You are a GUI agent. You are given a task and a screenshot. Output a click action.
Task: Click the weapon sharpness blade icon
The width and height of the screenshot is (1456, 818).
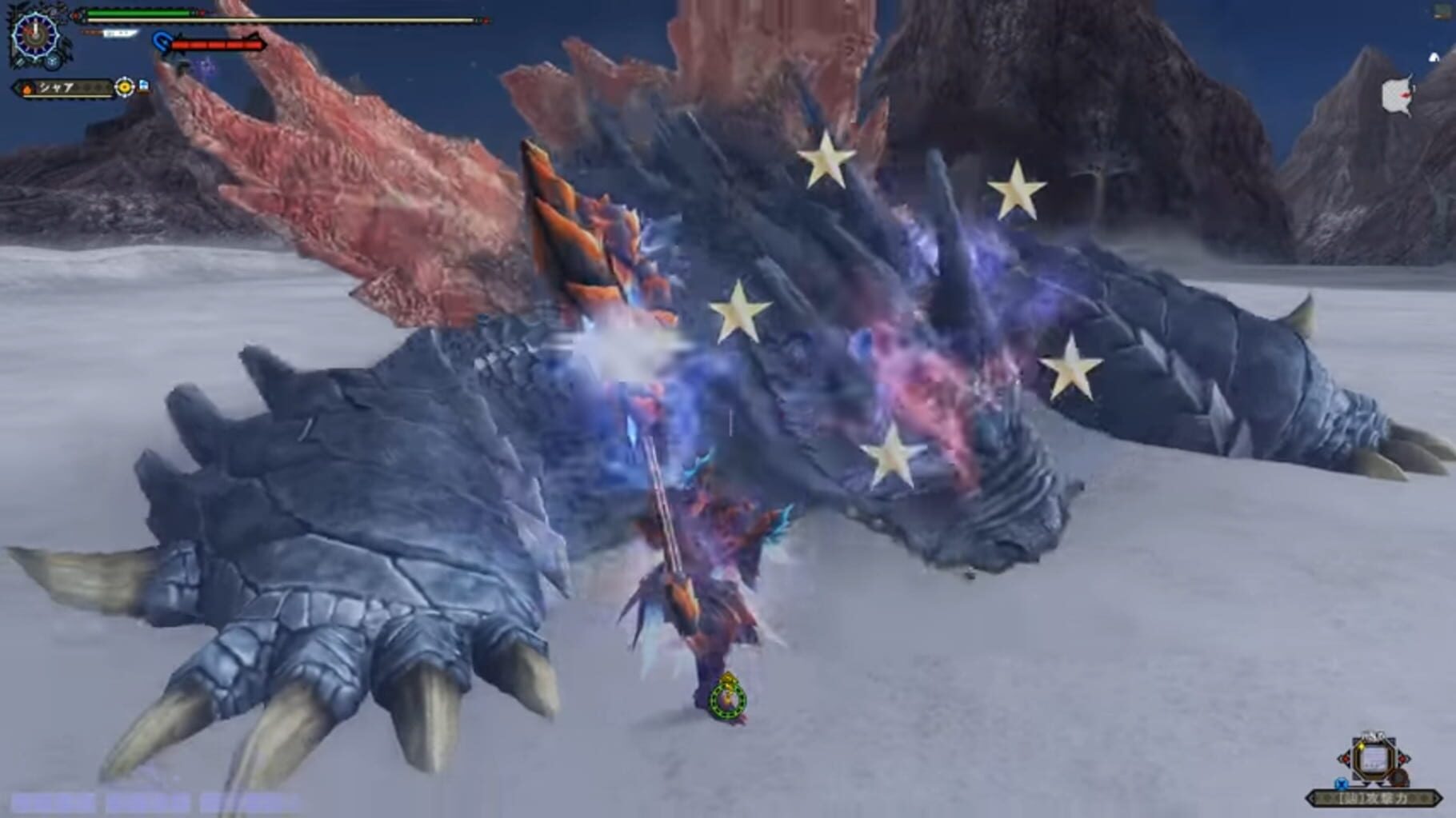120,34
